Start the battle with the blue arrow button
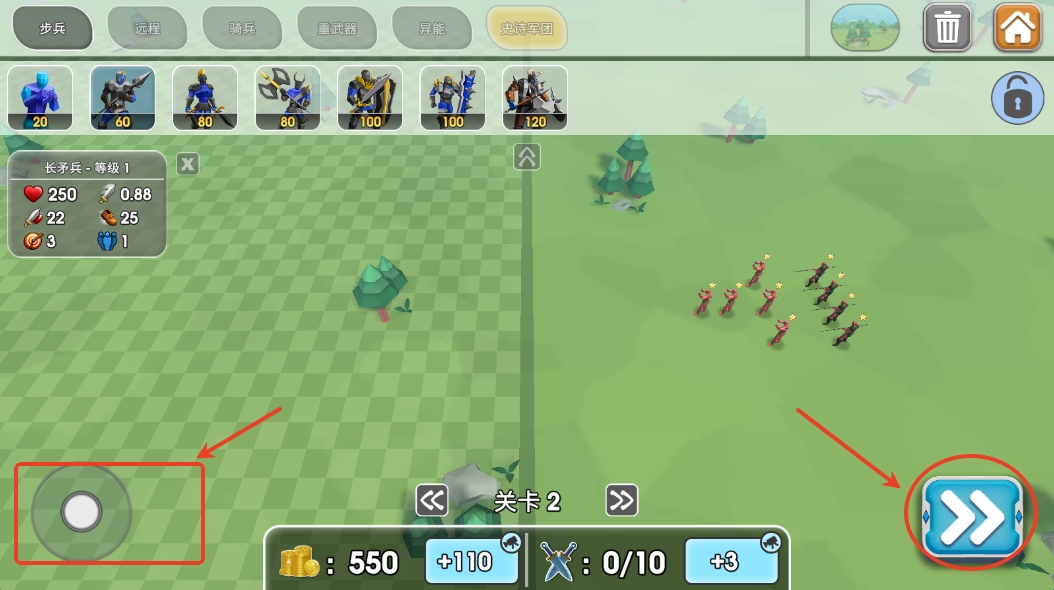This screenshot has width=1054, height=590. (x=971, y=517)
